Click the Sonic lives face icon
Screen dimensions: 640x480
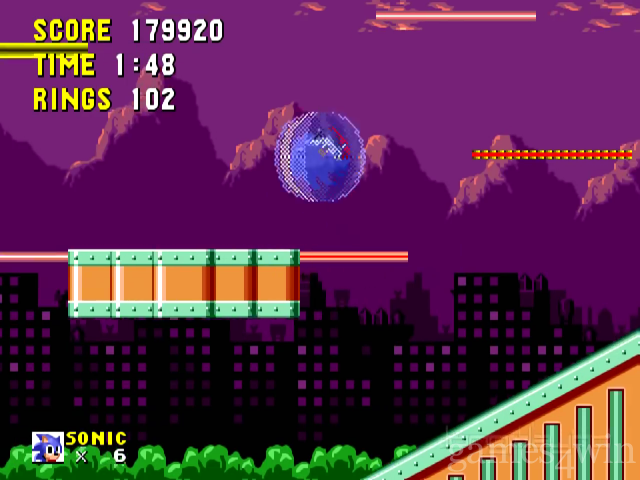pos(47,447)
